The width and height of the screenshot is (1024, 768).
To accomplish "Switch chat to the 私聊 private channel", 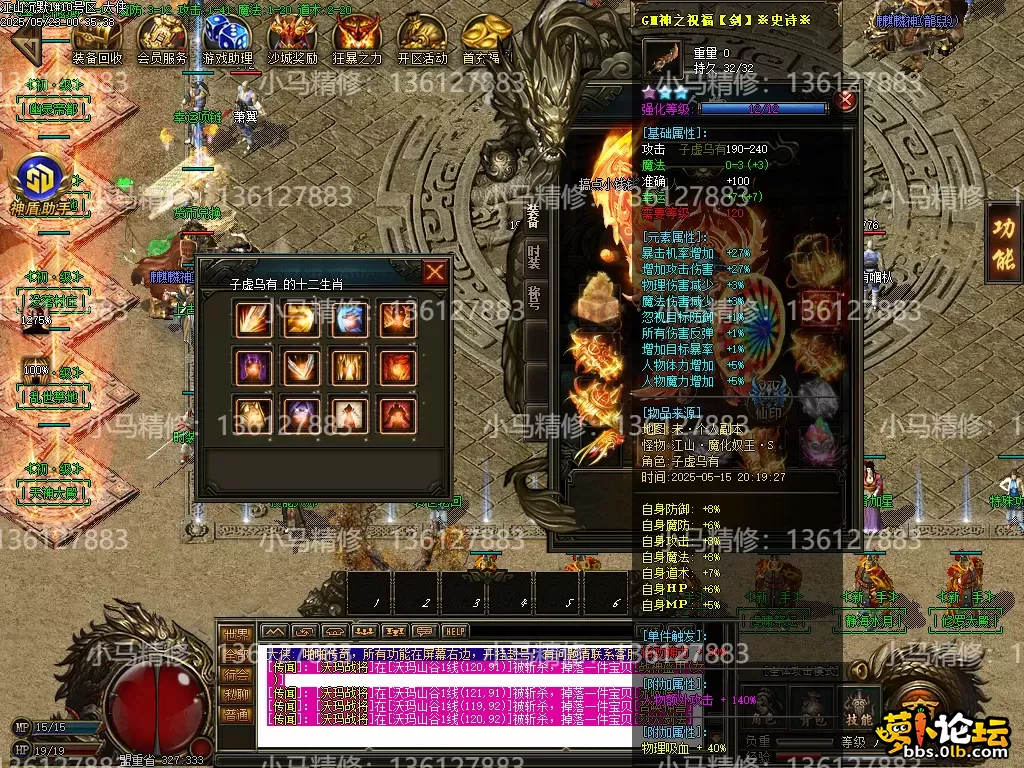I will (236, 694).
